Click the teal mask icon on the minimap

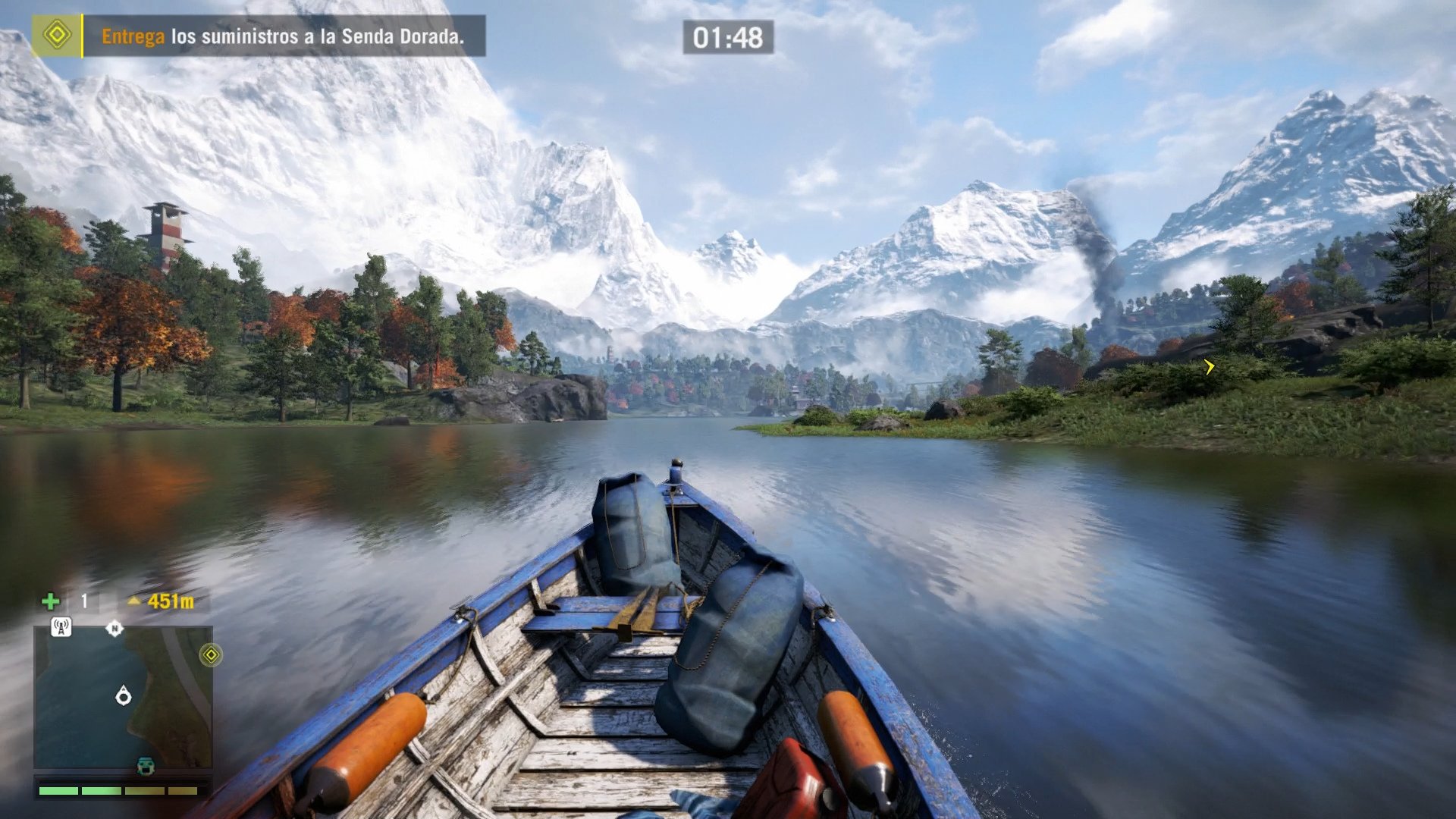146,765
